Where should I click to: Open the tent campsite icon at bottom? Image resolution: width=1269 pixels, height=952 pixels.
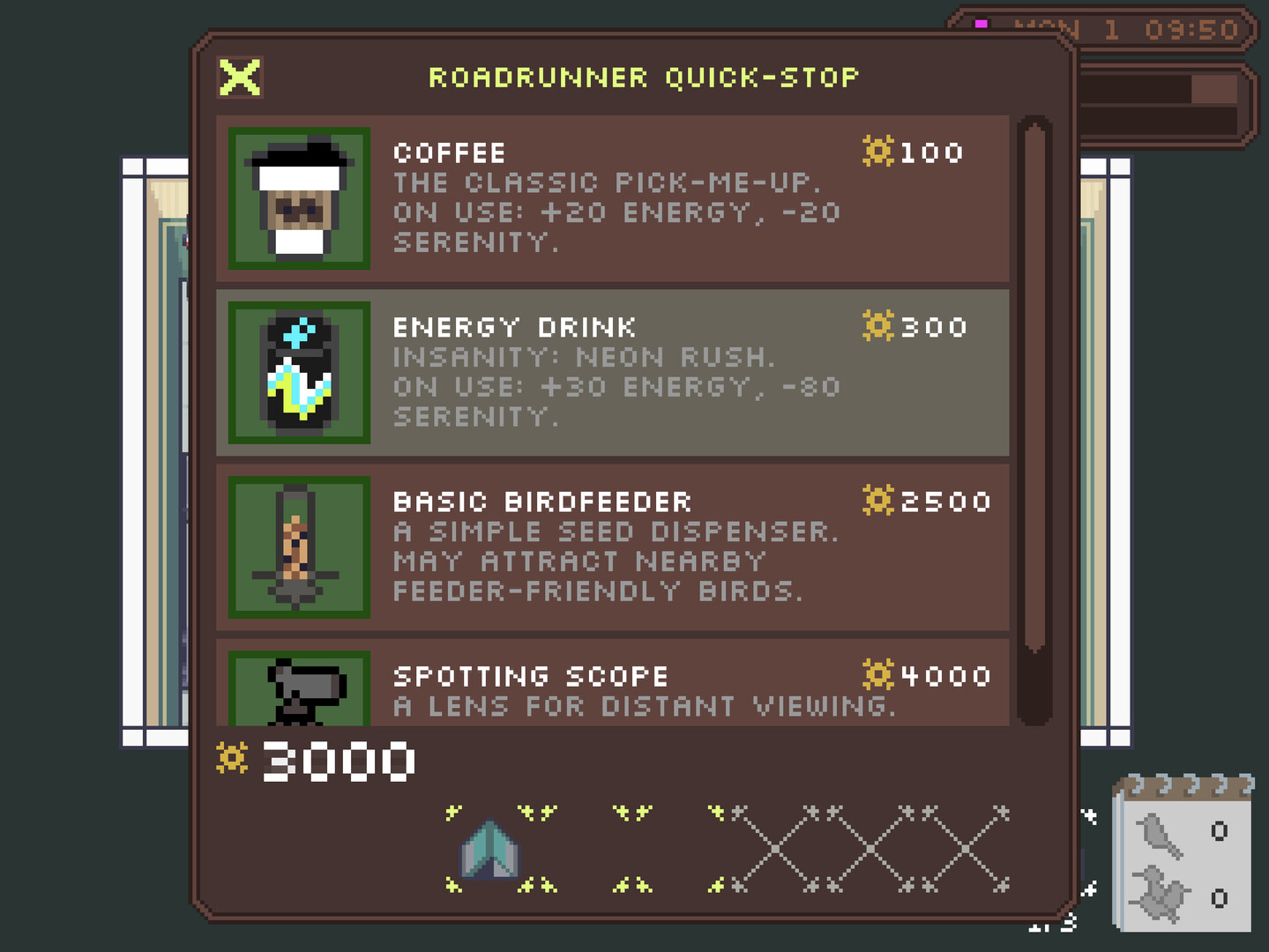(490, 848)
